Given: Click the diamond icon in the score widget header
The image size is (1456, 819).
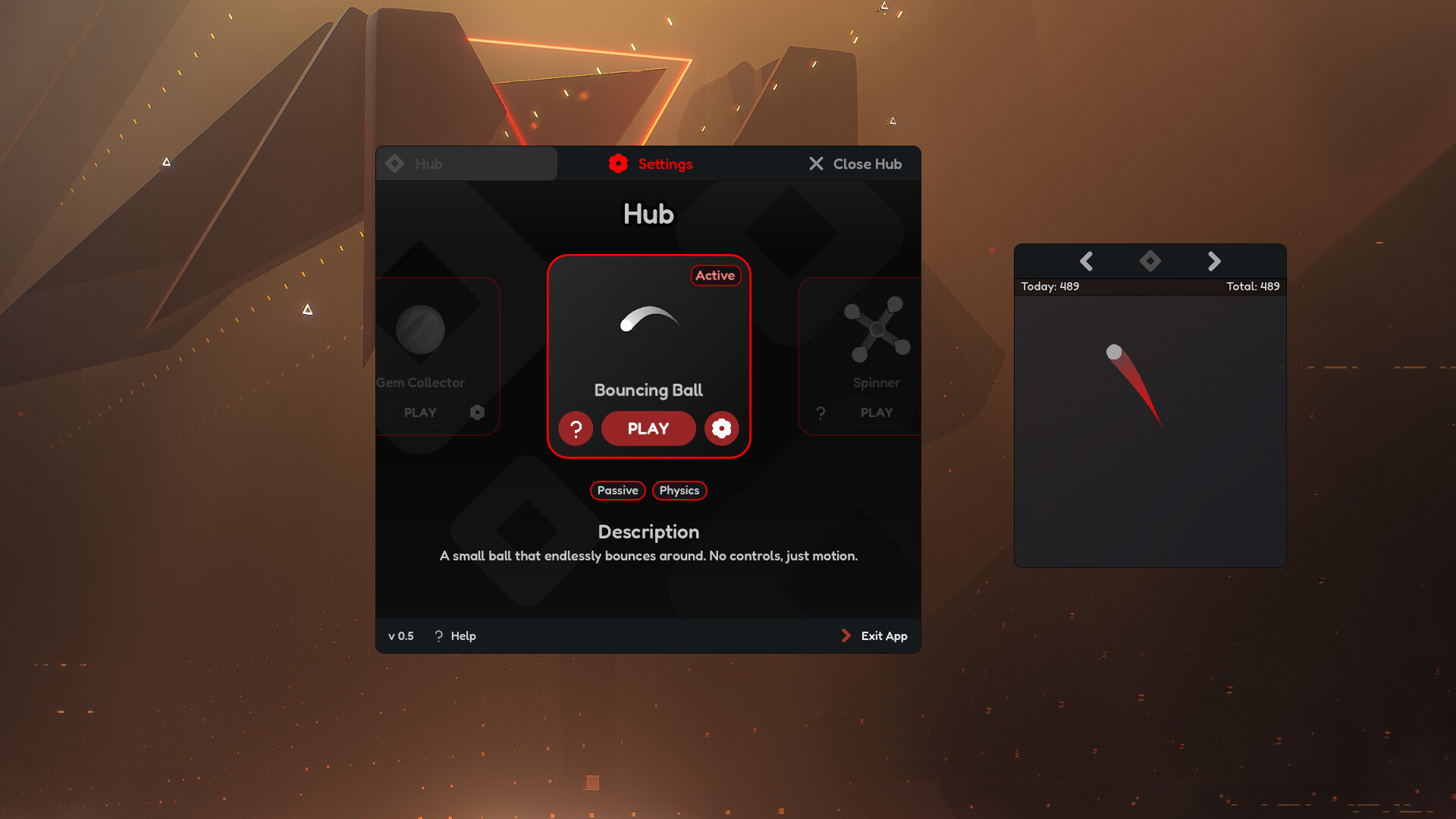Looking at the screenshot, I should [1150, 261].
